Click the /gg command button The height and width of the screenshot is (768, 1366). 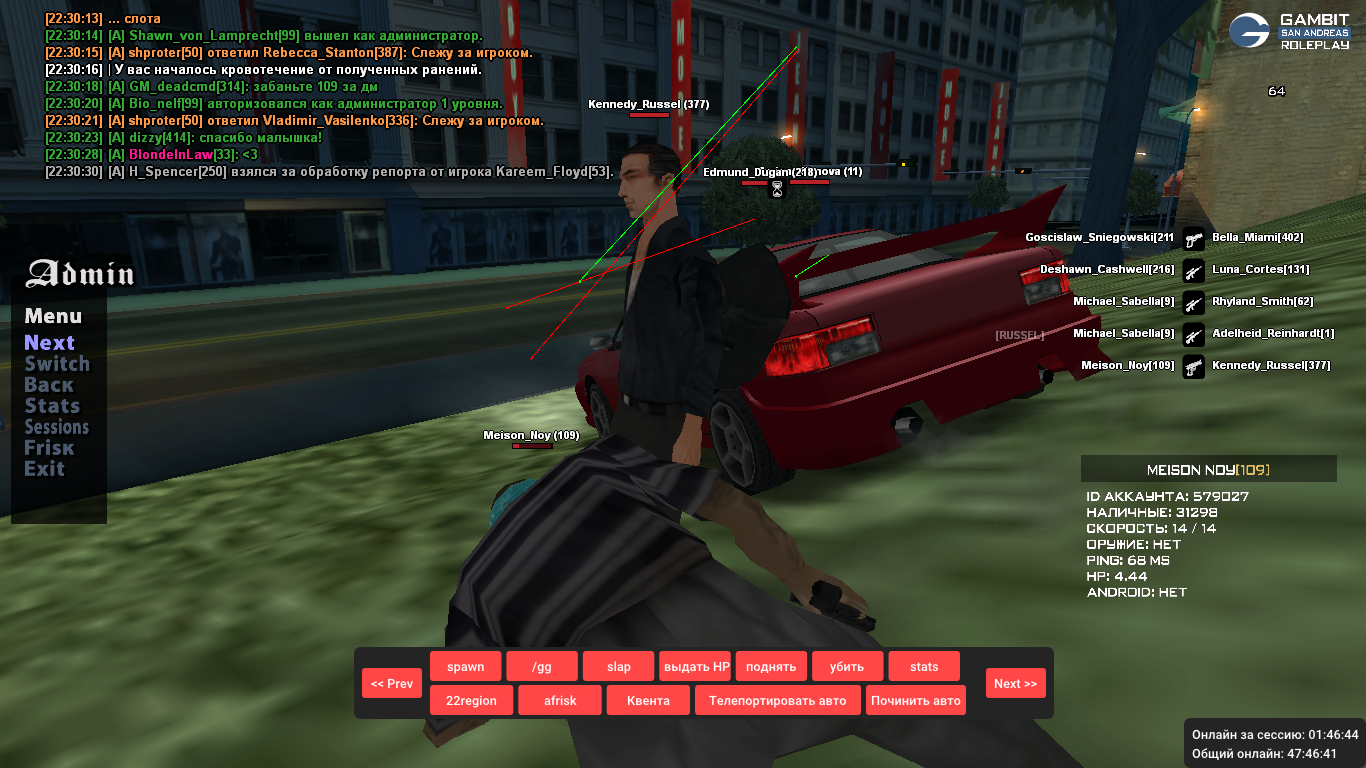542,667
